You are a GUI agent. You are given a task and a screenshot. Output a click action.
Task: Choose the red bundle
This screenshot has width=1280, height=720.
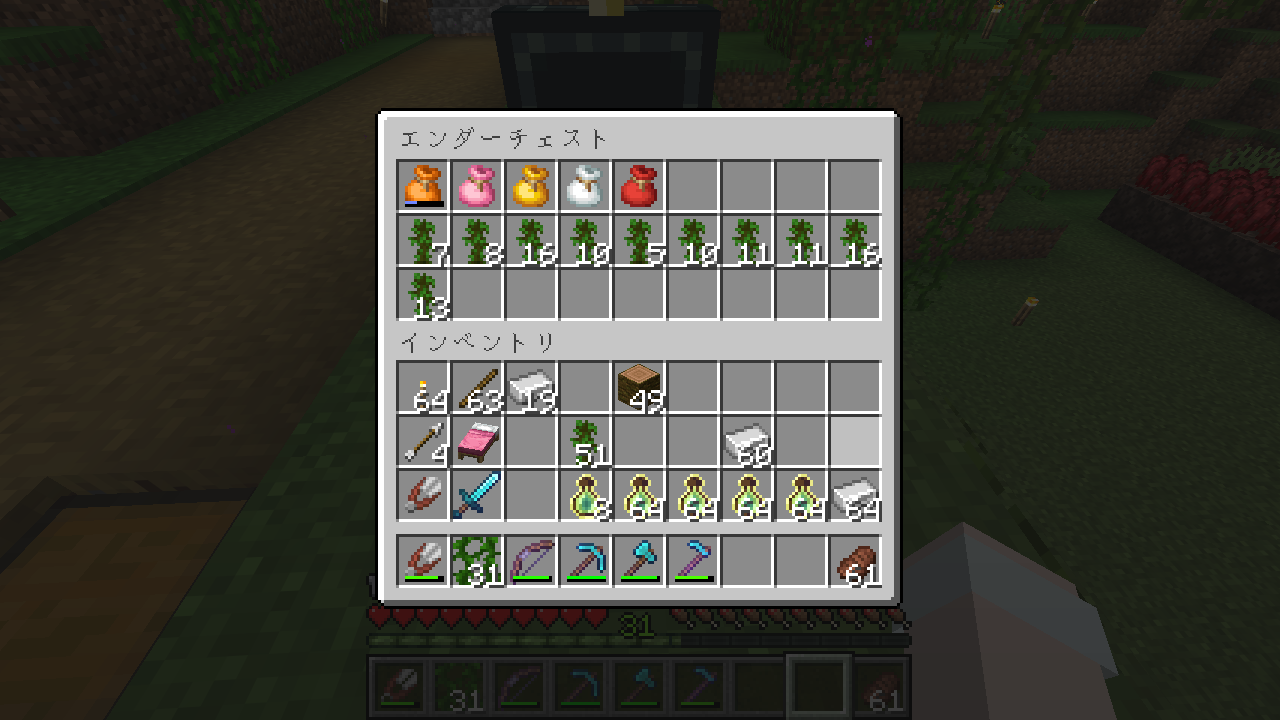pyautogui.click(x=639, y=186)
